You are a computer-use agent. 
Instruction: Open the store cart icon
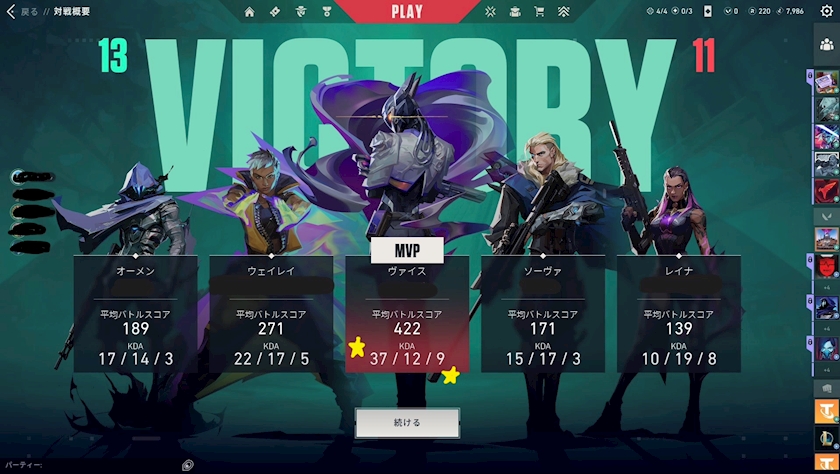(540, 12)
